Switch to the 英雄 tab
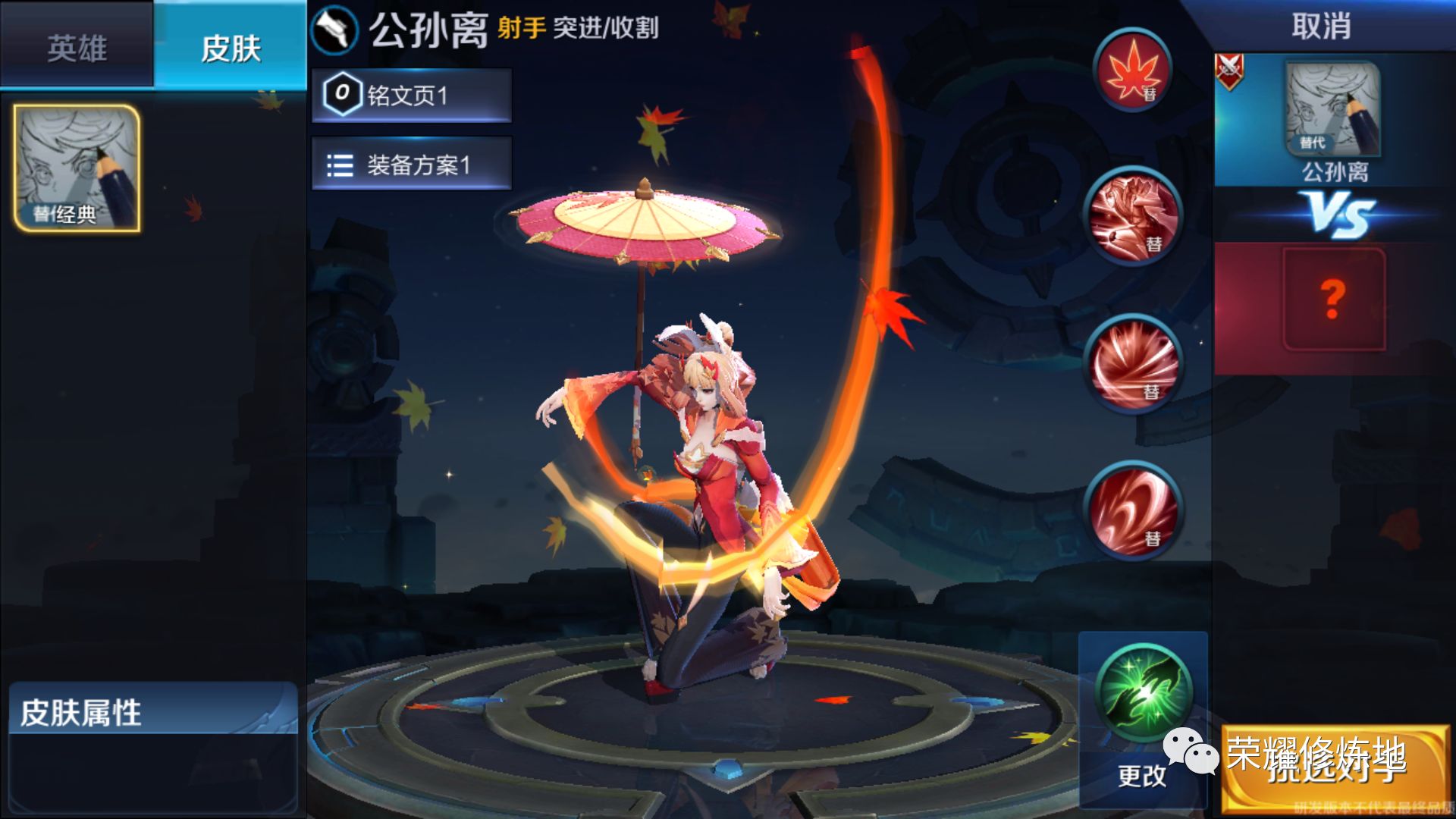 point(77,45)
